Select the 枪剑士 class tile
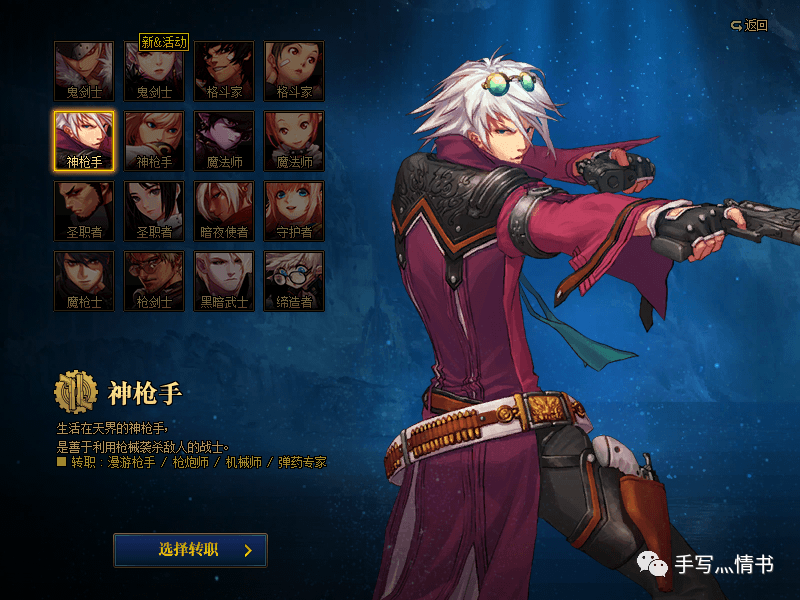 point(154,281)
